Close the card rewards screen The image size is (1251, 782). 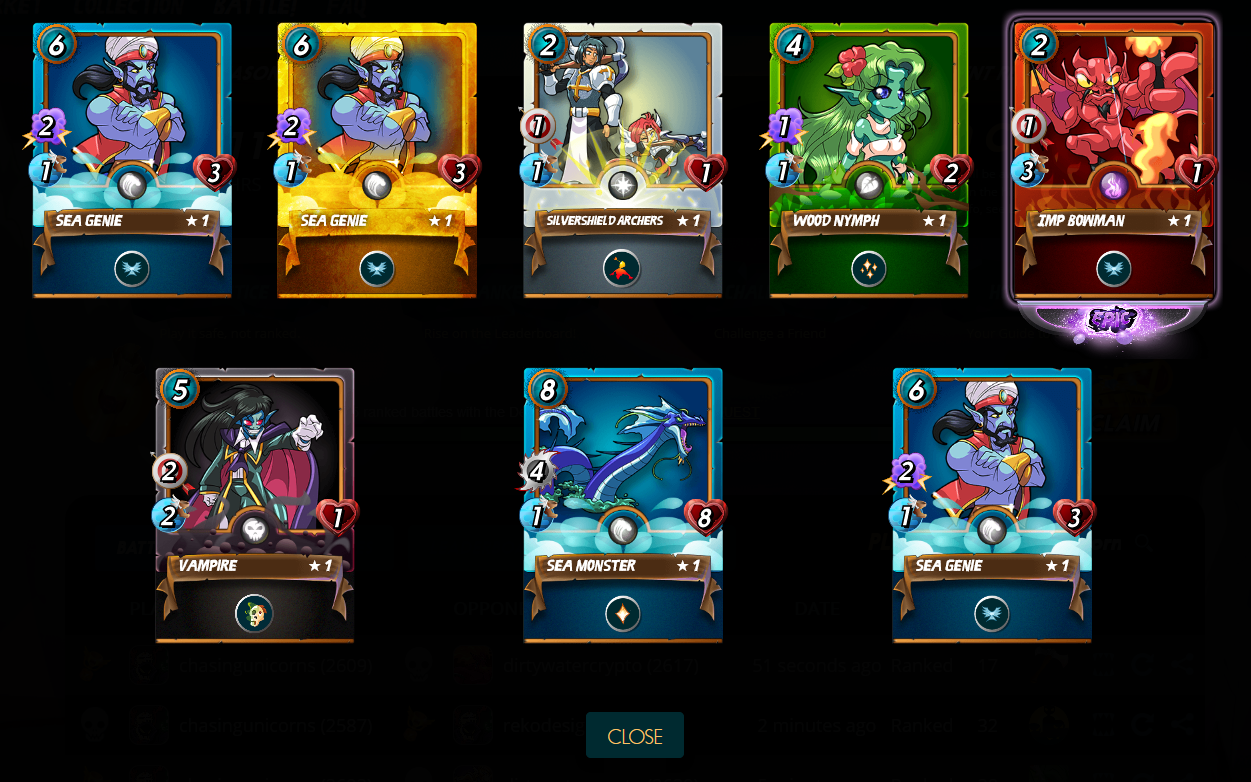(634, 736)
